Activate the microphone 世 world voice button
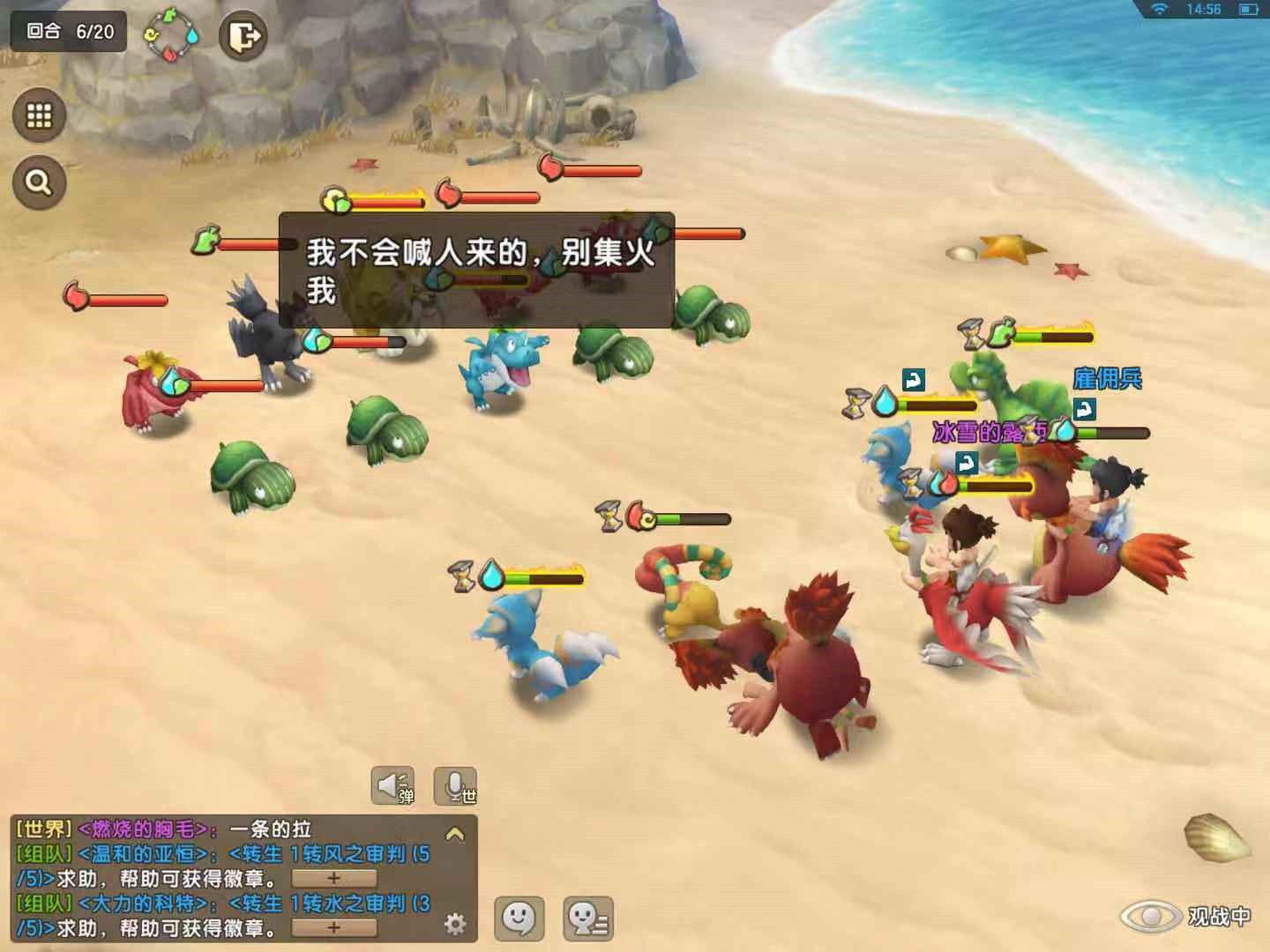 [456, 785]
